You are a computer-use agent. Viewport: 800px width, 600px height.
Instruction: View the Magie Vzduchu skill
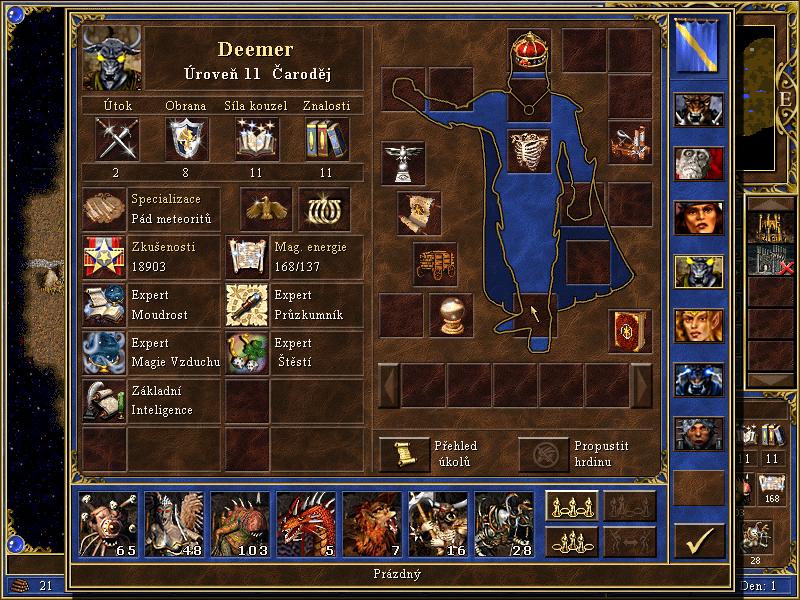tap(104, 353)
